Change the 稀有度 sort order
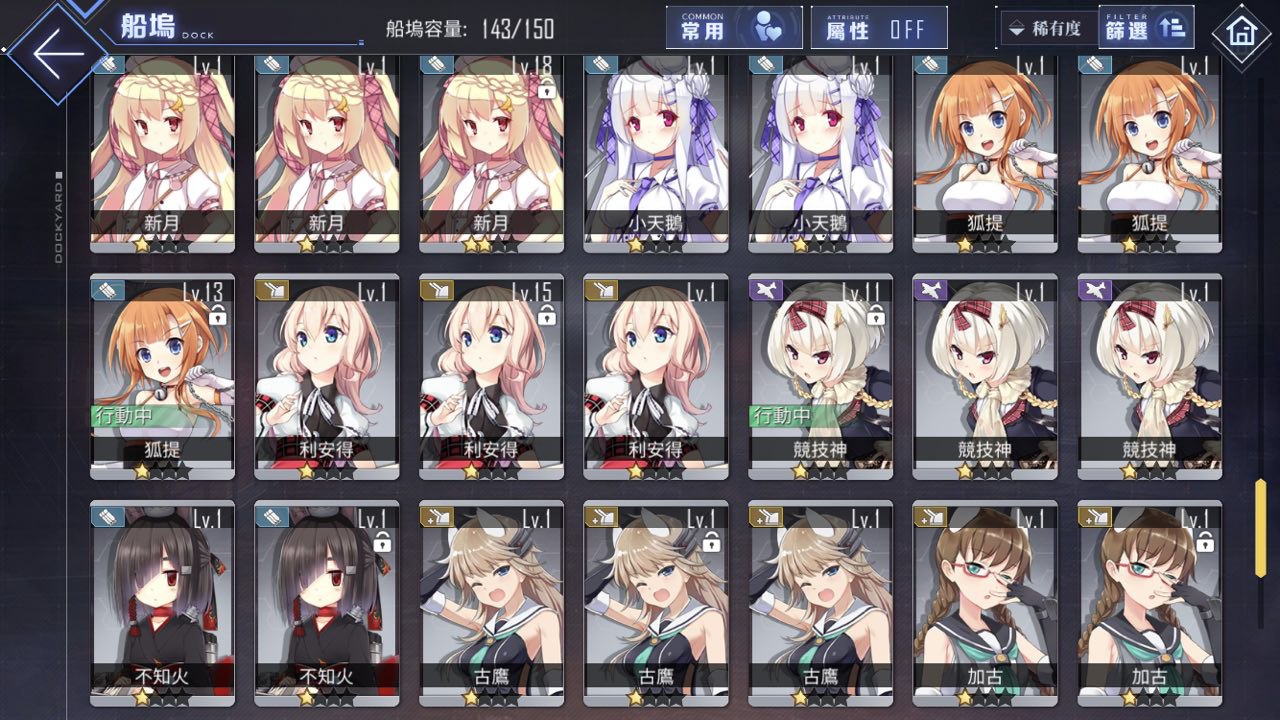 pos(1046,28)
